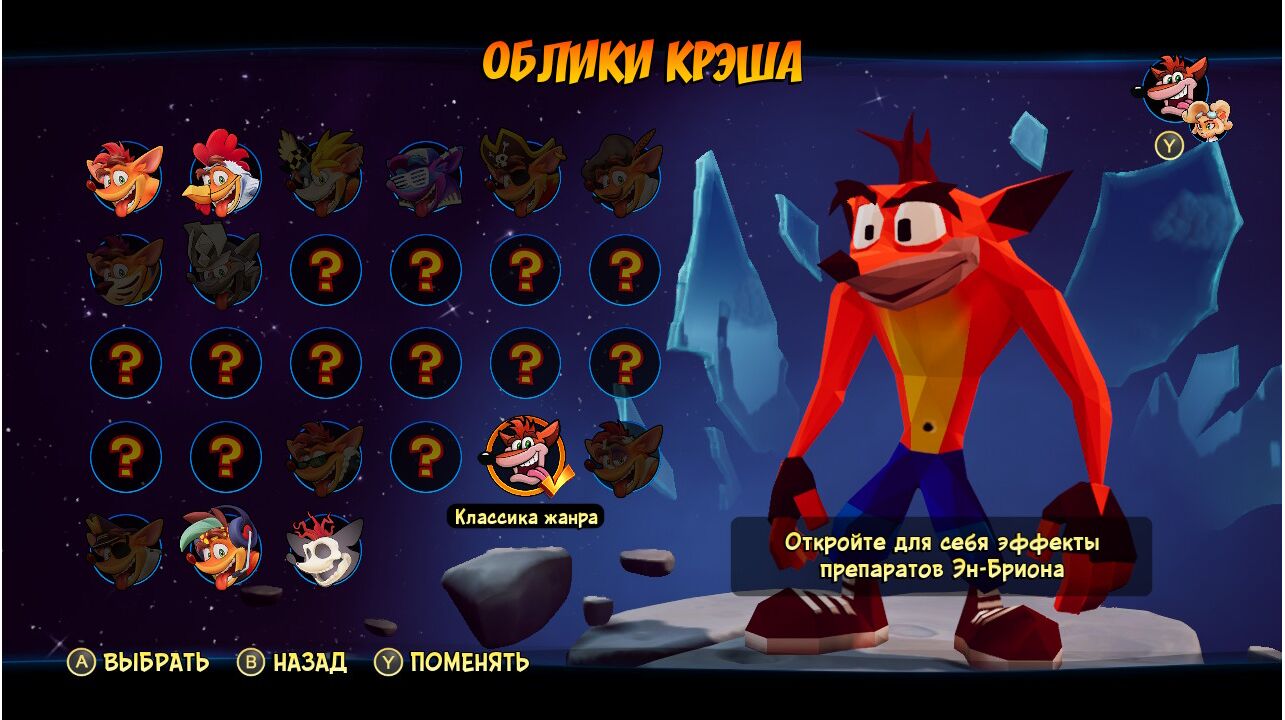Click the Выбрать button

click(139, 662)
